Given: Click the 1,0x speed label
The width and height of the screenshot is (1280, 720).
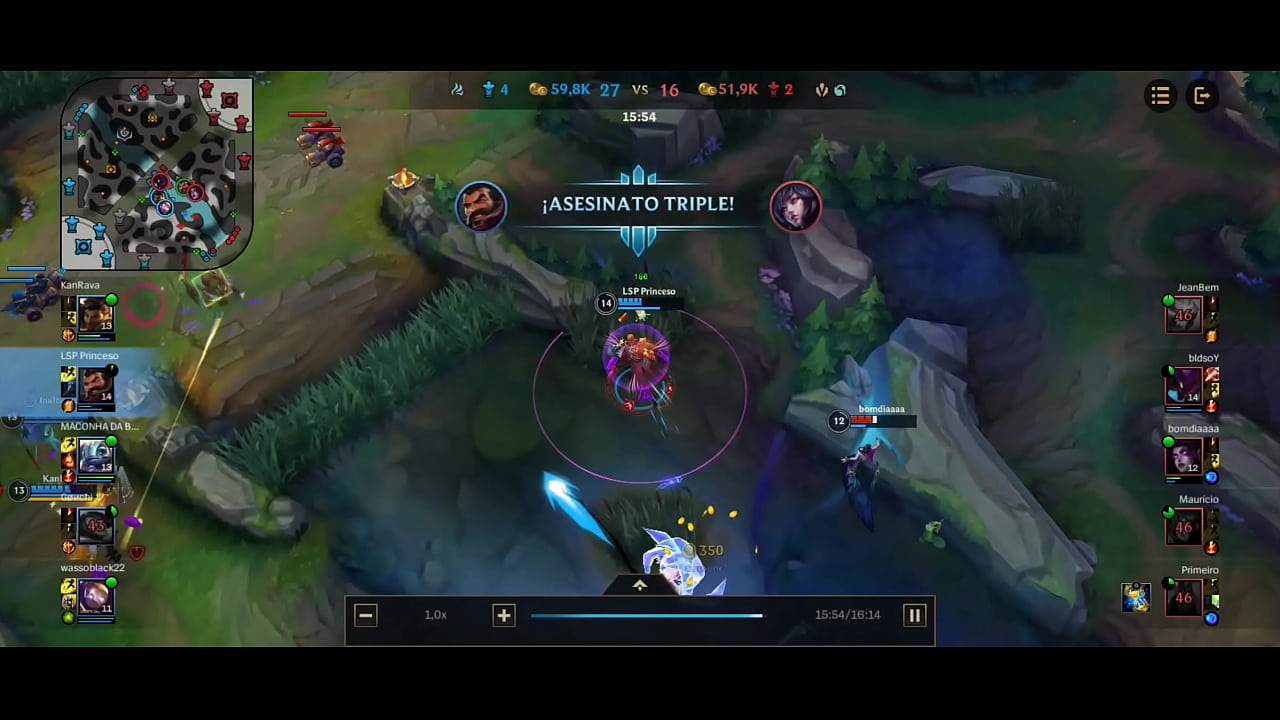Looking at the screenshot, I should click(435, 615).
